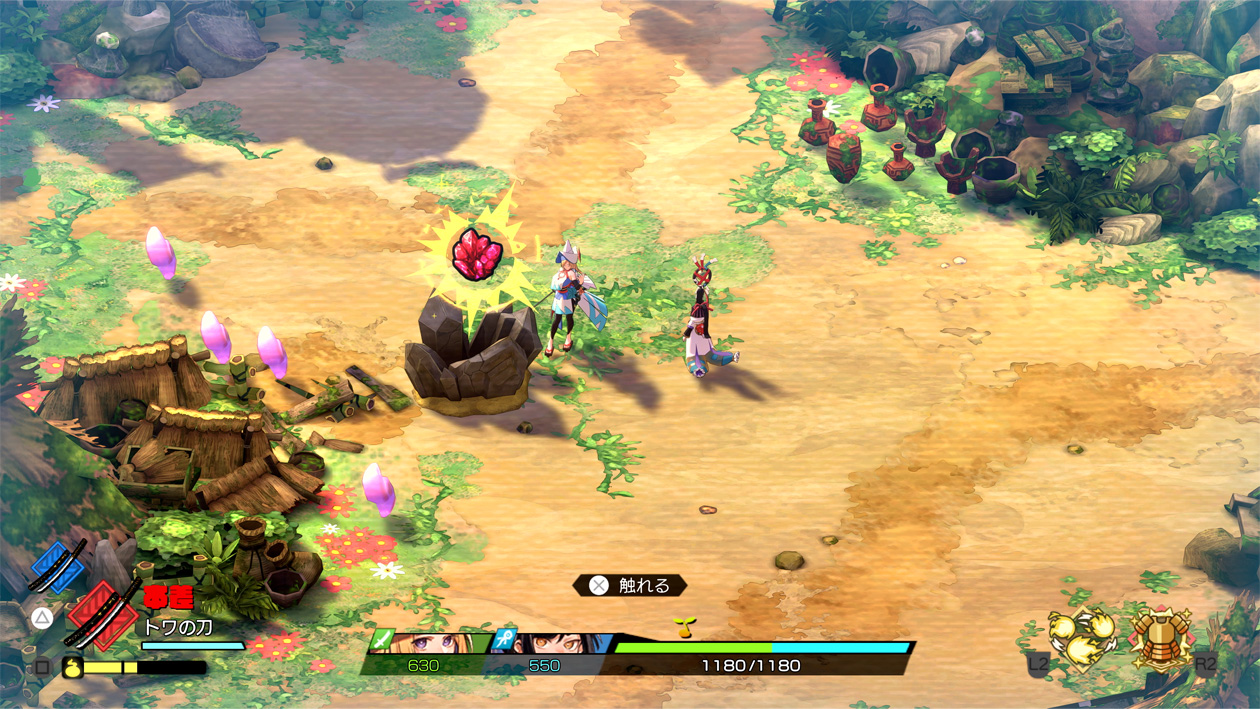1260x709 pixels.
Task: Activate the yellow lightning fireballs skill
Action: 1082,638
